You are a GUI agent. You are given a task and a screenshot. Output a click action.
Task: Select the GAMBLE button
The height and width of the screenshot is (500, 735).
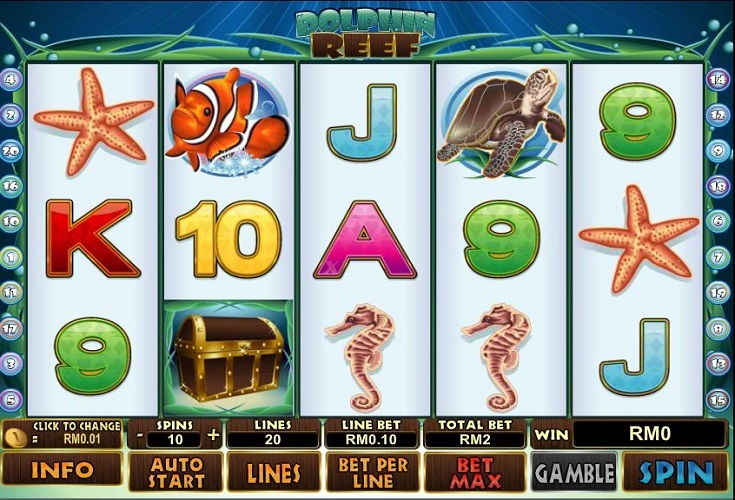[x=574, y=471]
